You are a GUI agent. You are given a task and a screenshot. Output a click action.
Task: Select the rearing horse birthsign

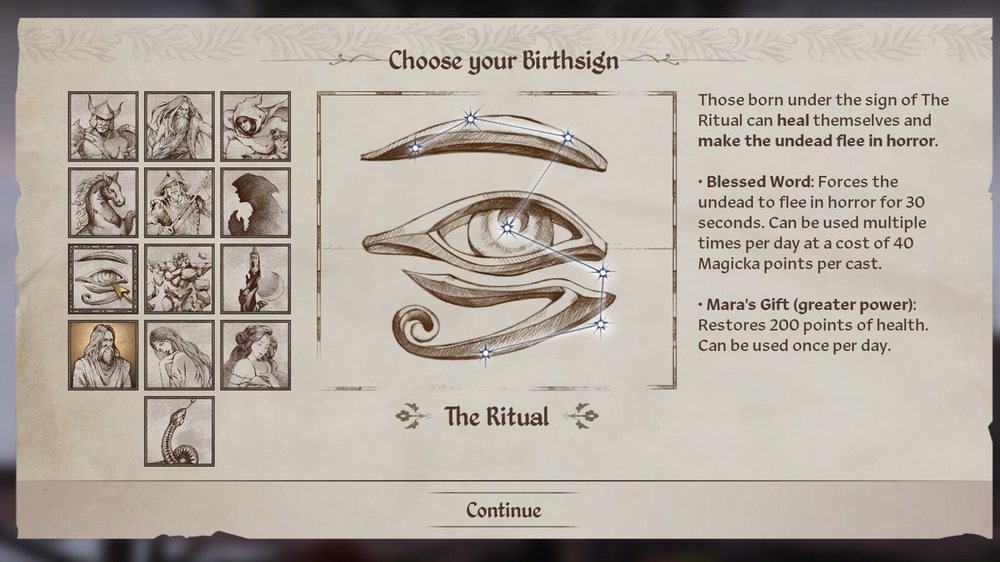click(x=103, y=203)
